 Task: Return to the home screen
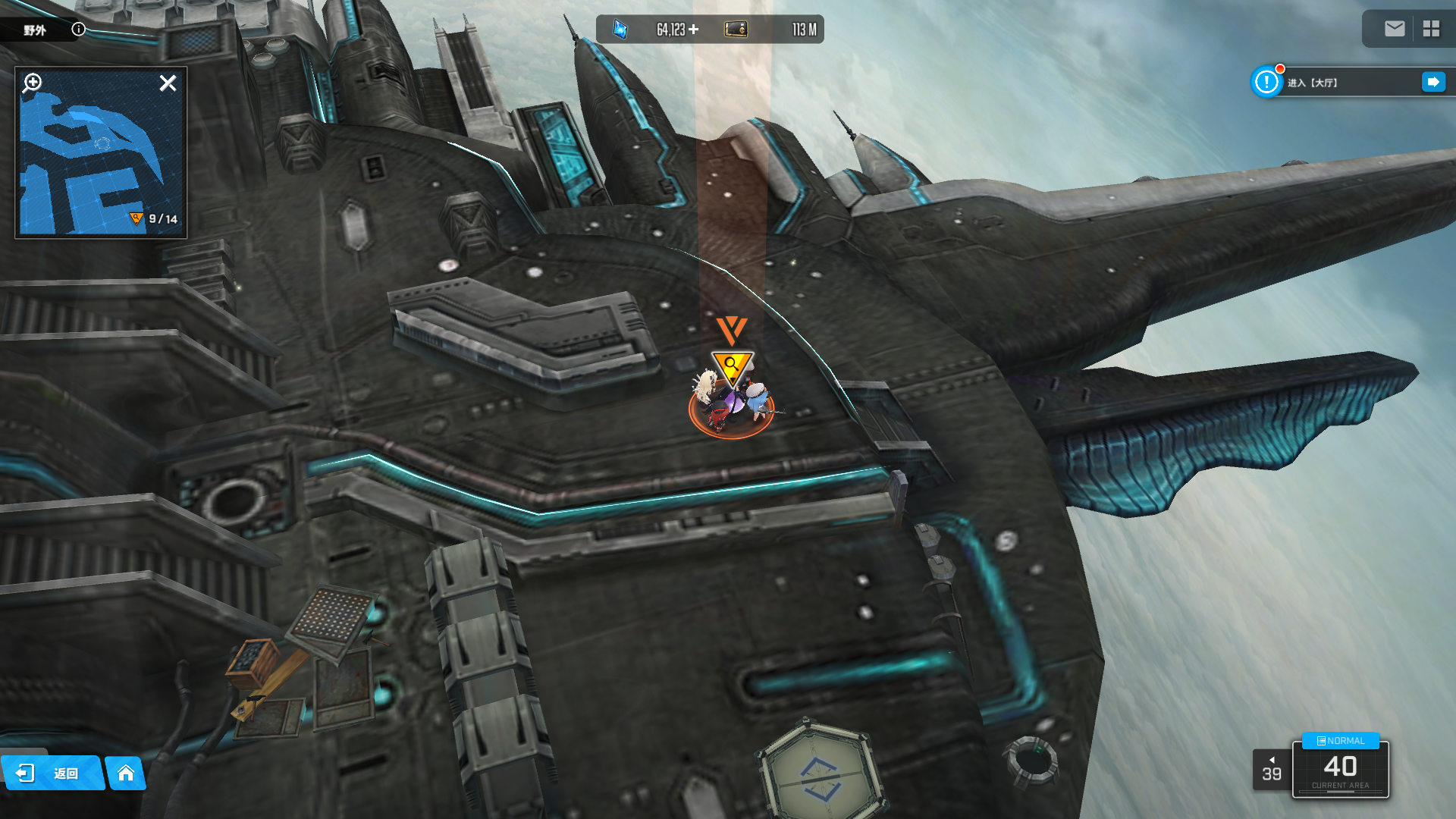pyautogui.click(x=126, y=773)
